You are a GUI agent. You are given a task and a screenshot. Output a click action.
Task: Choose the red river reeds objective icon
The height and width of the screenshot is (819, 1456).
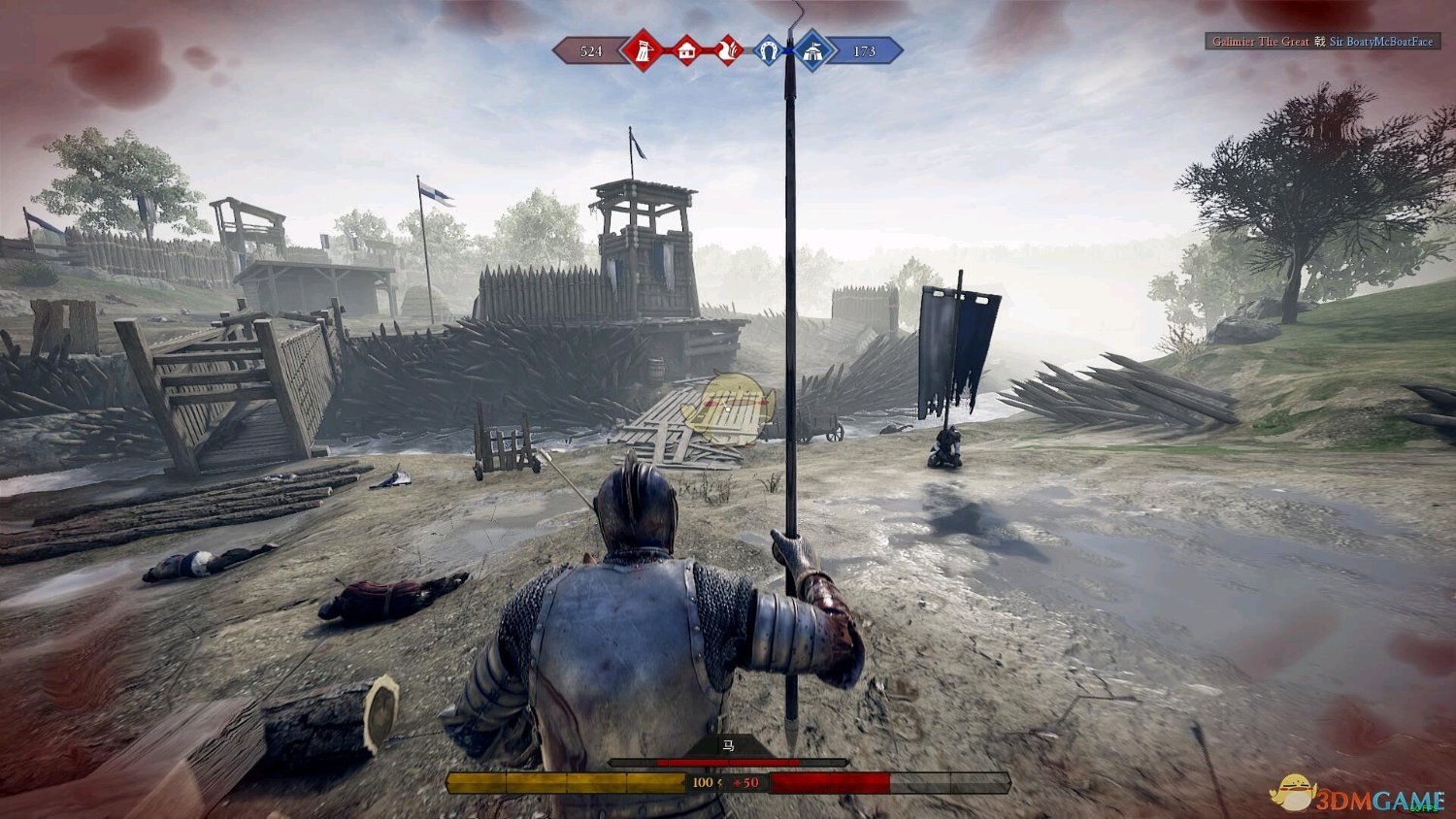coord(727,50)
